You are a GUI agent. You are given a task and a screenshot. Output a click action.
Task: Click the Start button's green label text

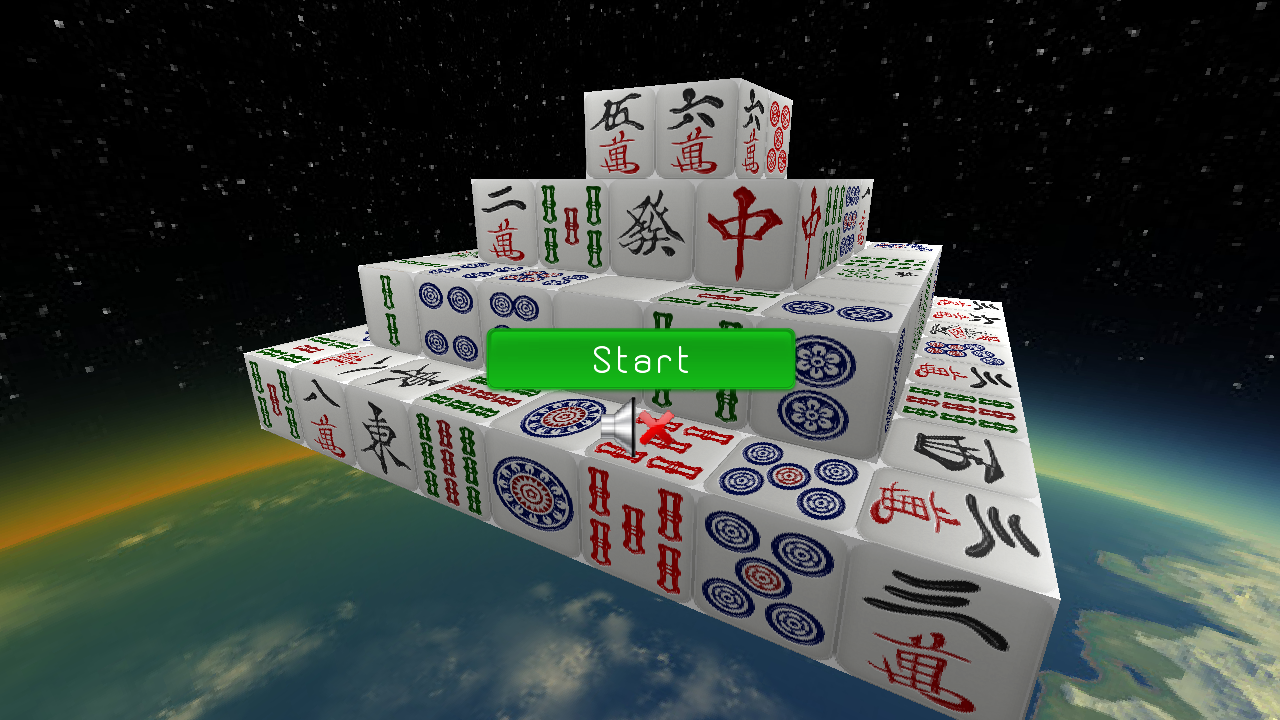[x=638, y=360]
